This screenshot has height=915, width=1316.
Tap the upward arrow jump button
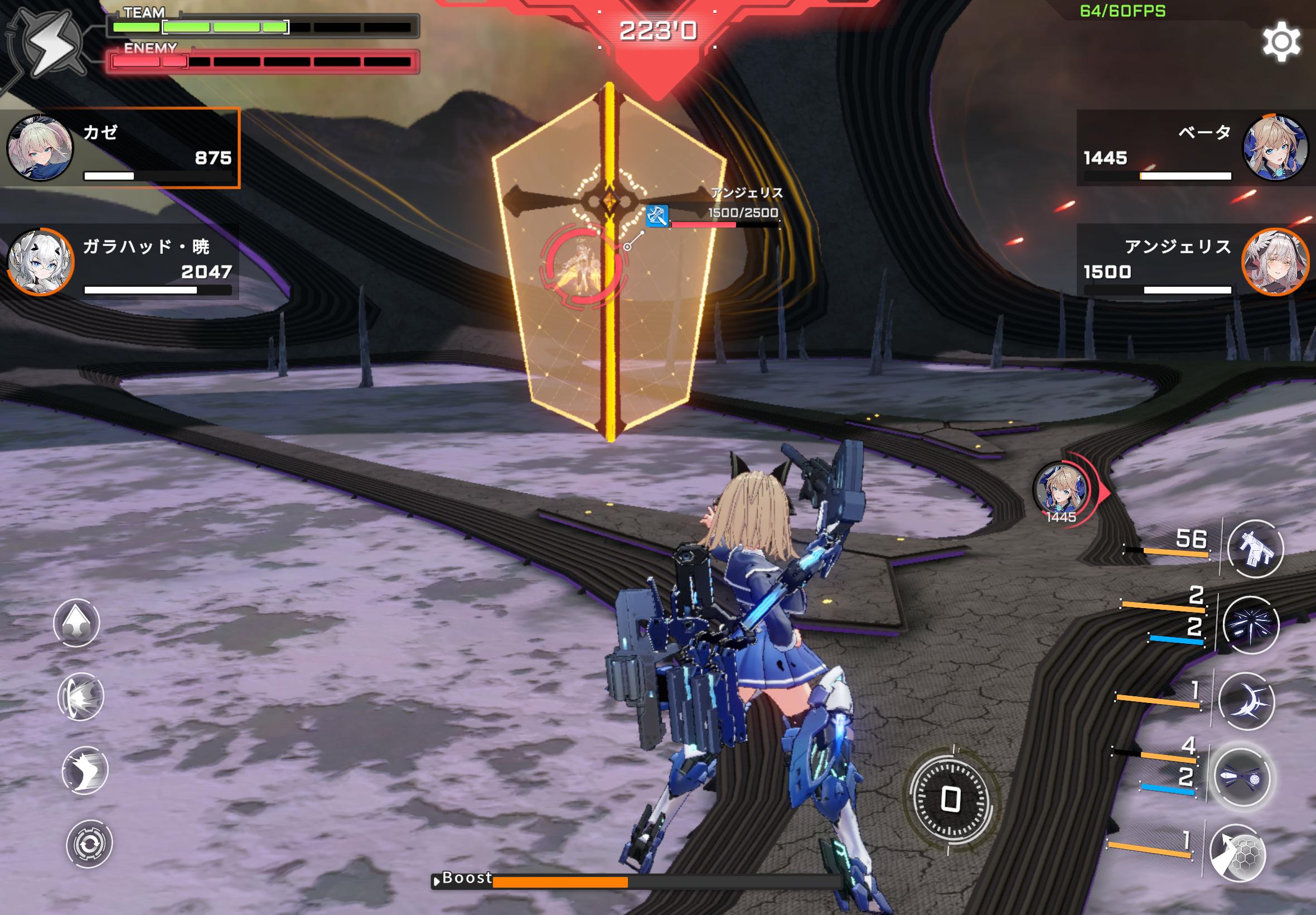click(76, 623)
